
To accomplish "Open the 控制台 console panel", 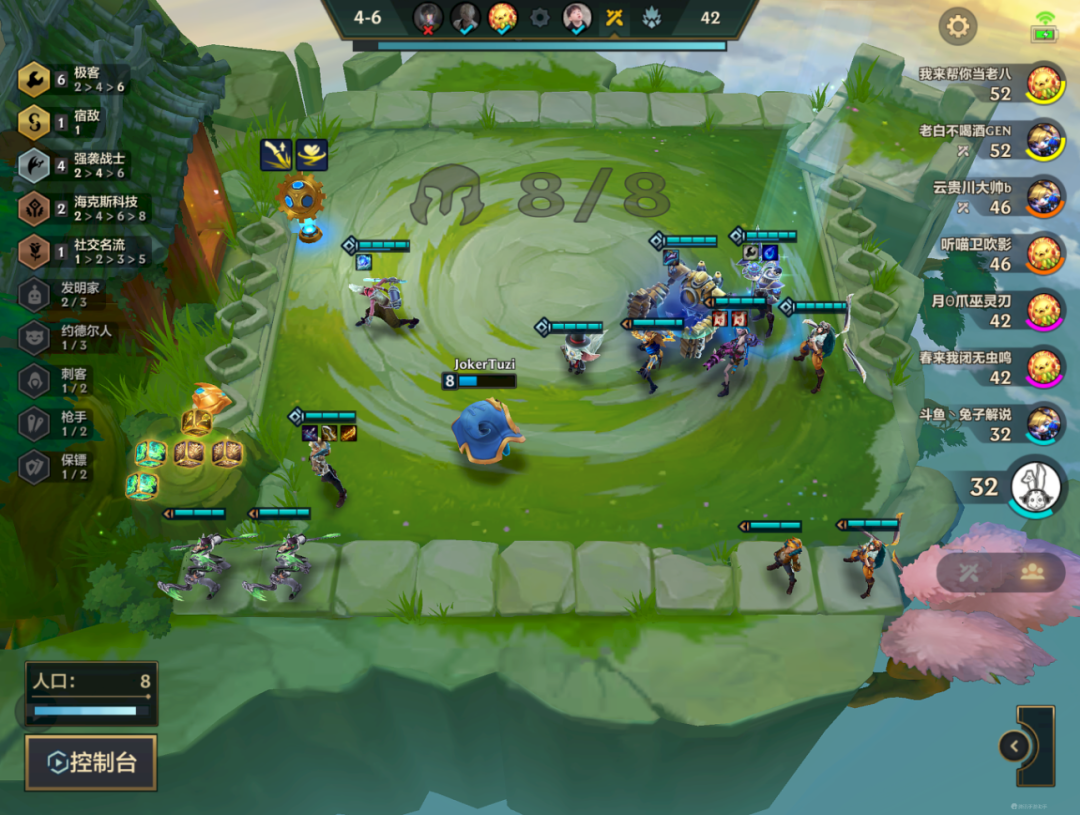I will 91,762.
